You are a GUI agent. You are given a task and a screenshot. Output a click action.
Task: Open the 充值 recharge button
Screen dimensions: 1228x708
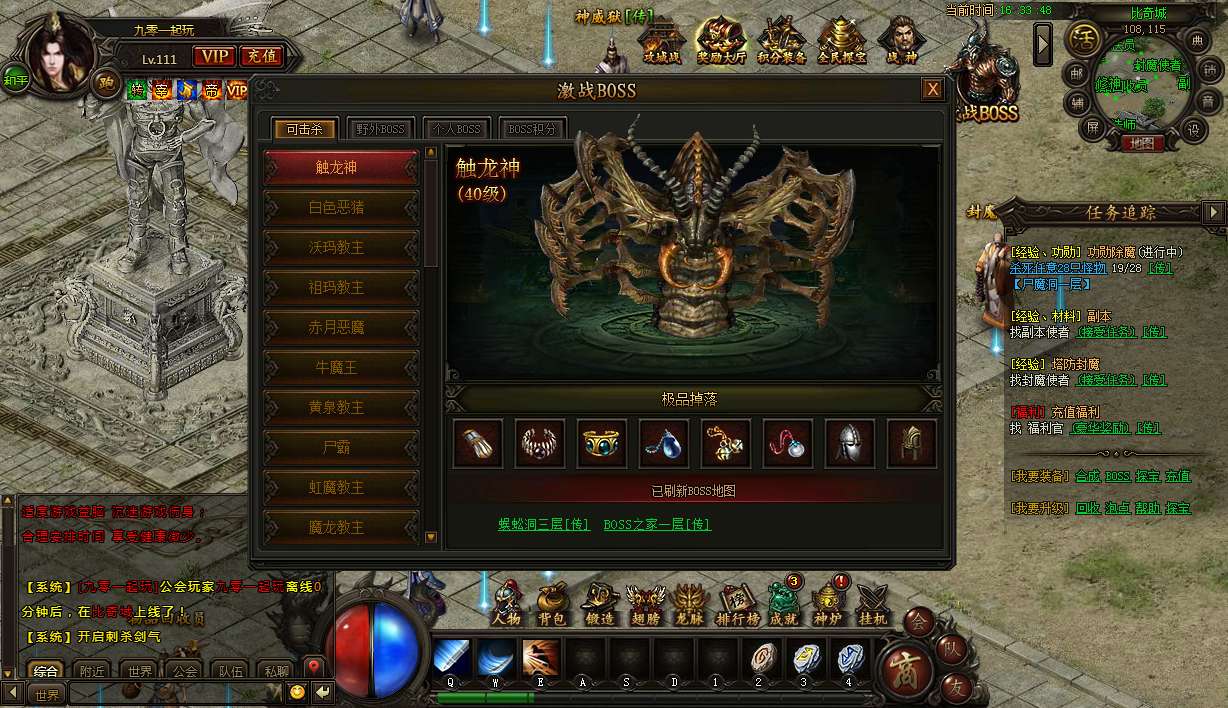261,57
